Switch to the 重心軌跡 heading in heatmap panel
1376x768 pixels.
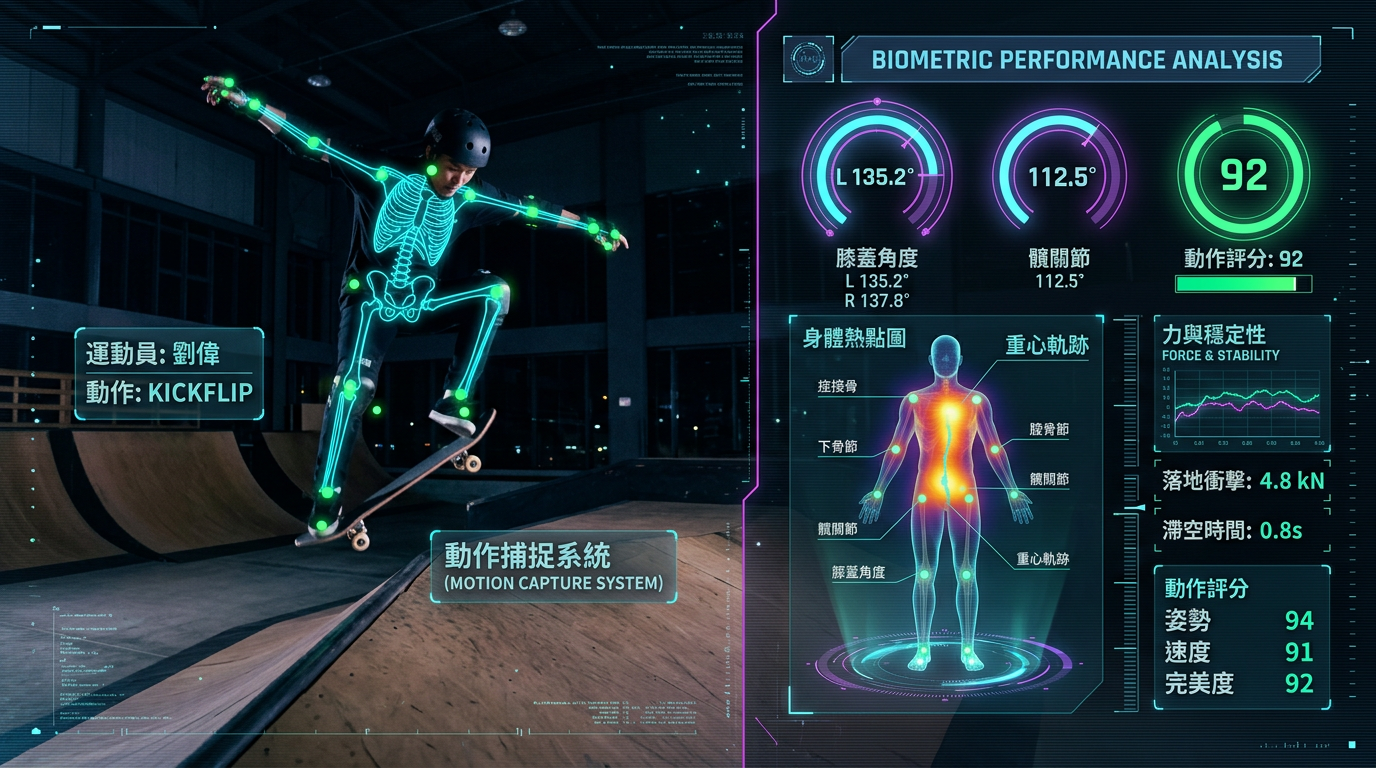click(1047, 346)
